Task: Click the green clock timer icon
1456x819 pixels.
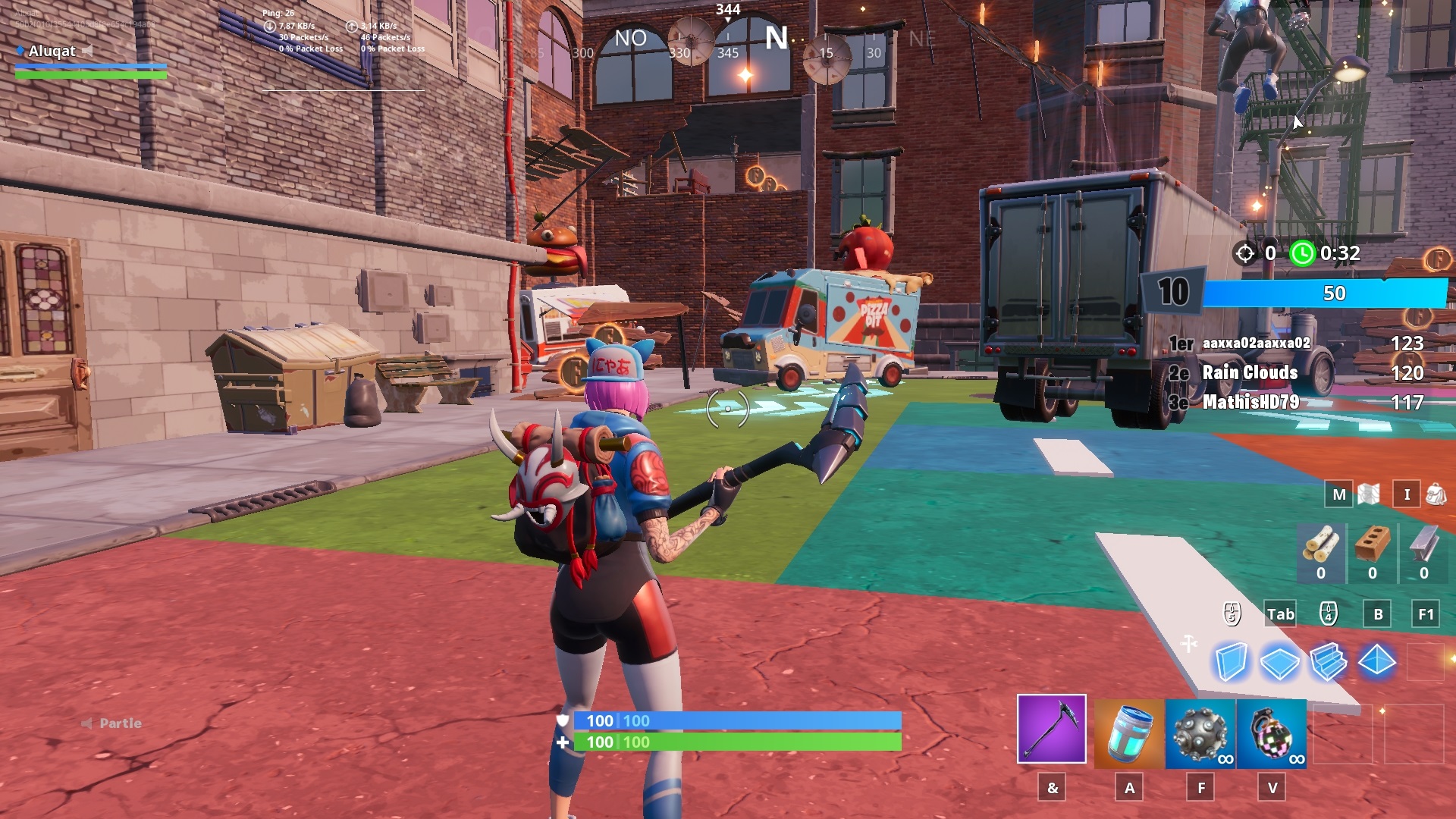Action: (1303, 255)
